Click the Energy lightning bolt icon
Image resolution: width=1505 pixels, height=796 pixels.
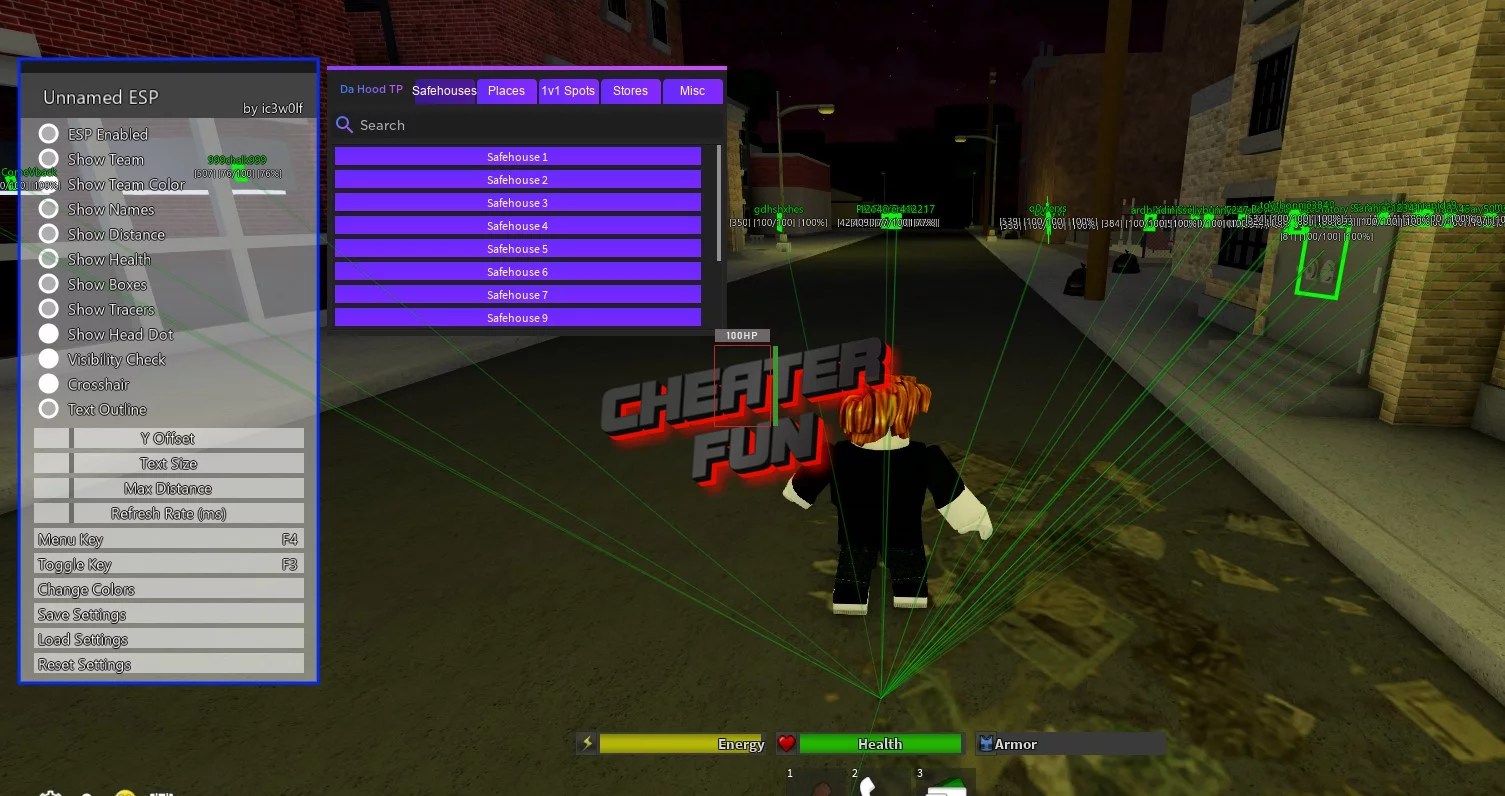(586, 744)
